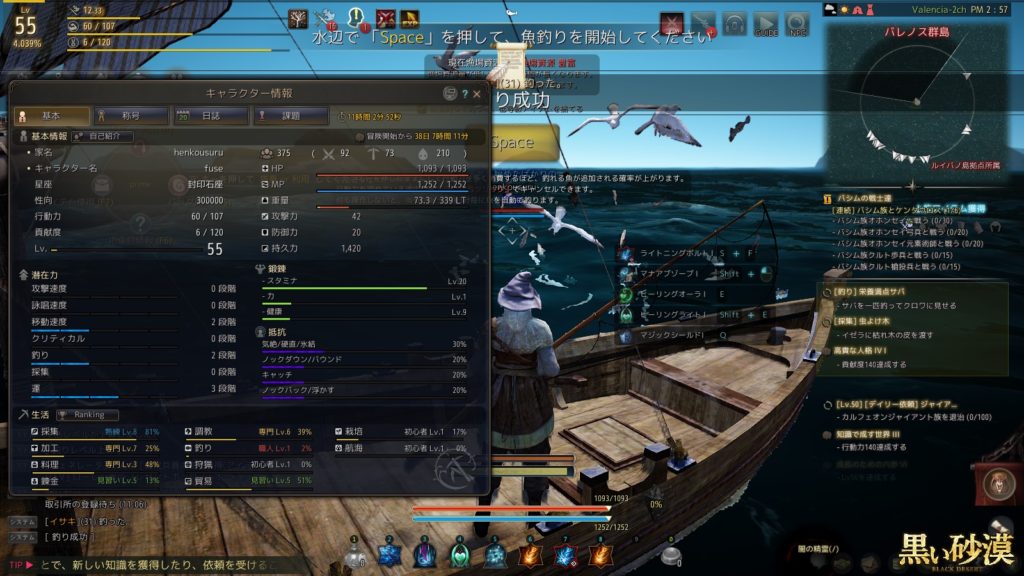1024x576 pixels.
Task: Select the red crossed-swords icon in the top bar
Action: (671, 23)
